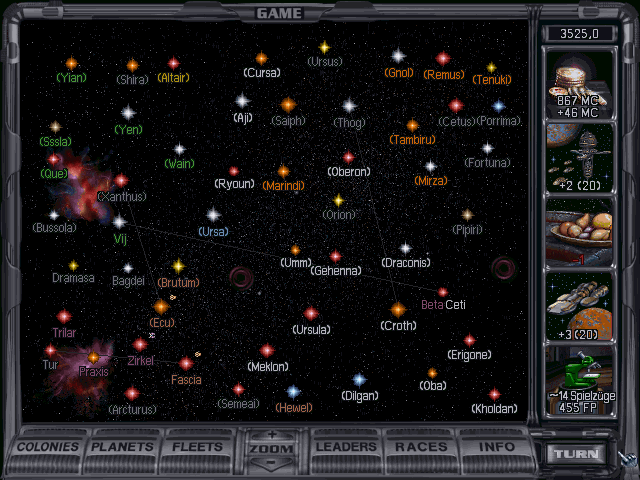Select the Draconis star on the map
Screen dimensions: 640x480
pos(405,248)
